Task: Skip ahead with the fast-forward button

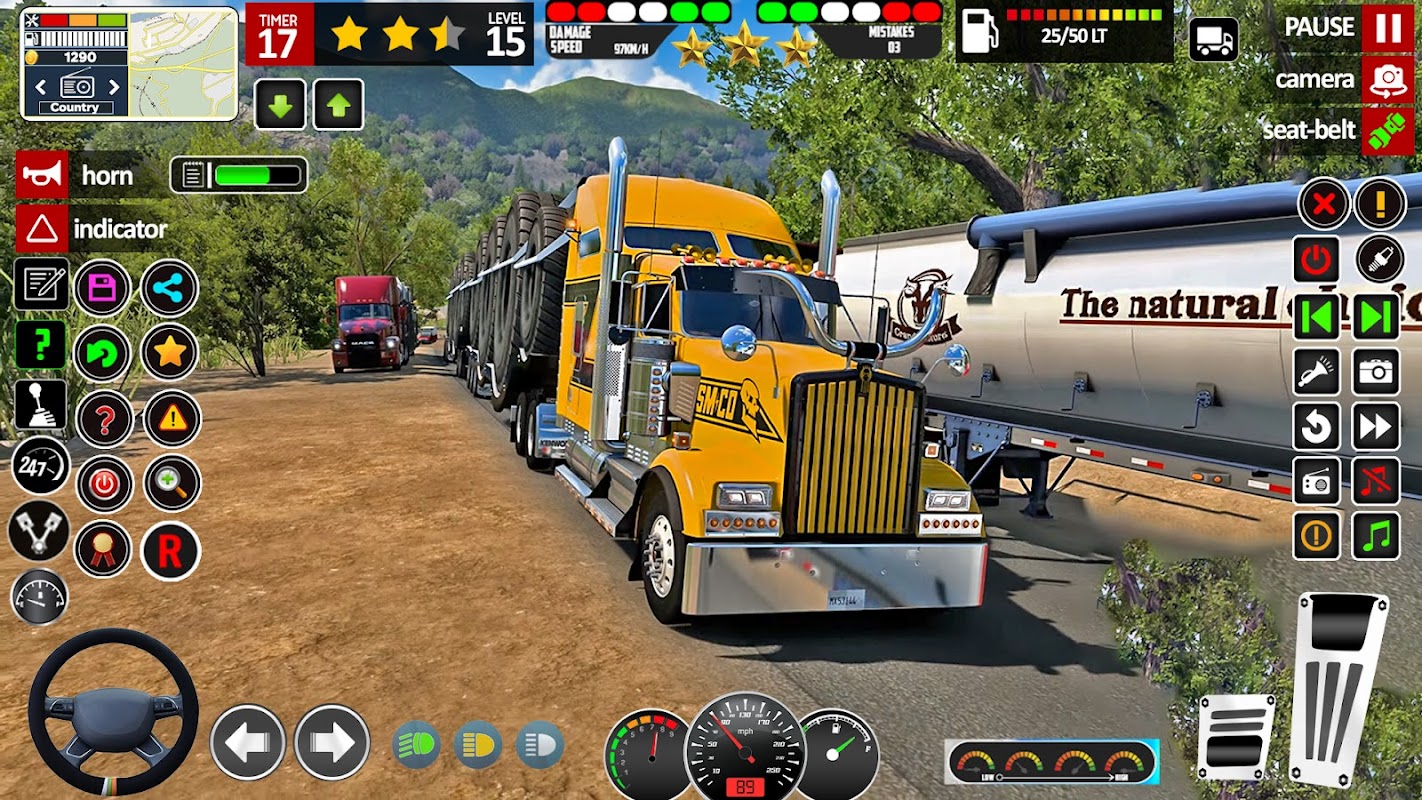Action: tap(1377, 427)
